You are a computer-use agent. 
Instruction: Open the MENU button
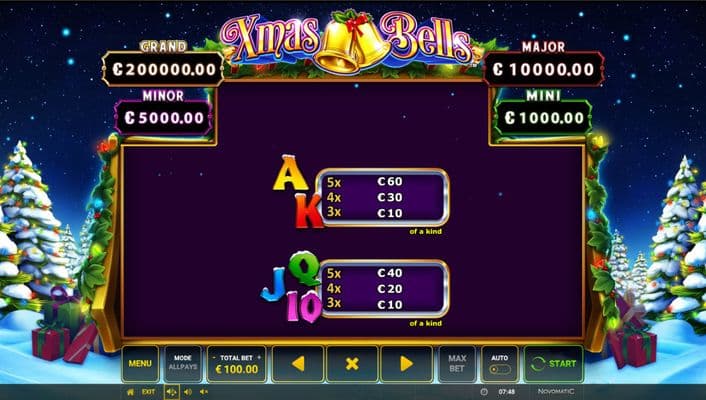click(140, 364)
